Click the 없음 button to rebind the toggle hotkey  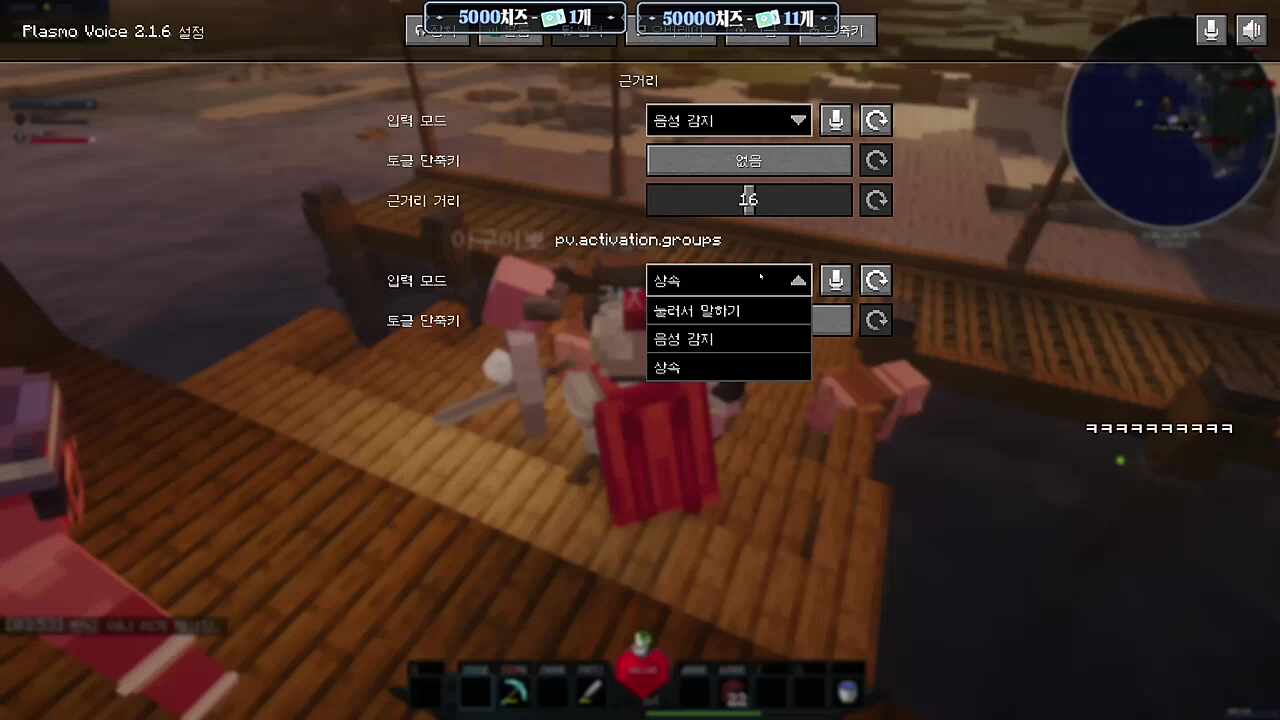point(749,160)
